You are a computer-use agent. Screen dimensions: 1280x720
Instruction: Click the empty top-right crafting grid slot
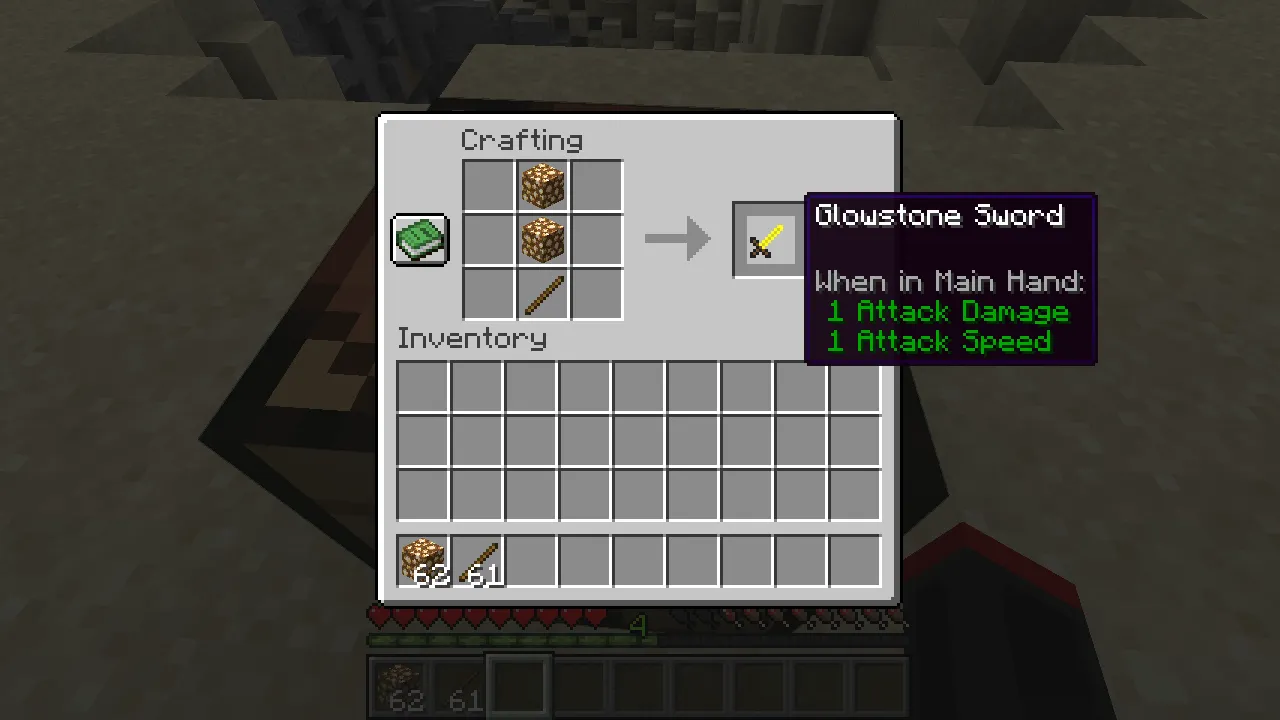click(596, 185)
